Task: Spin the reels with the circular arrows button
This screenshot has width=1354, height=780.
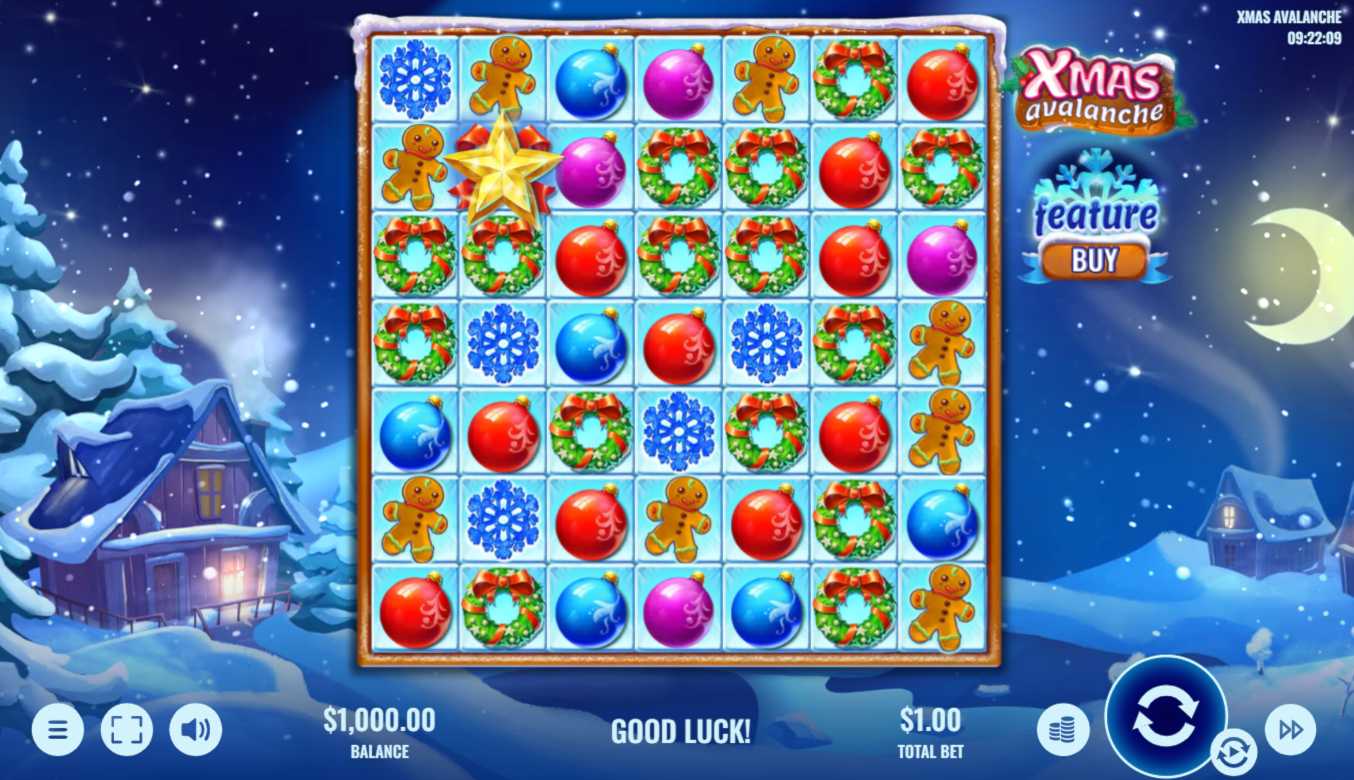Action: point(1165,716)
